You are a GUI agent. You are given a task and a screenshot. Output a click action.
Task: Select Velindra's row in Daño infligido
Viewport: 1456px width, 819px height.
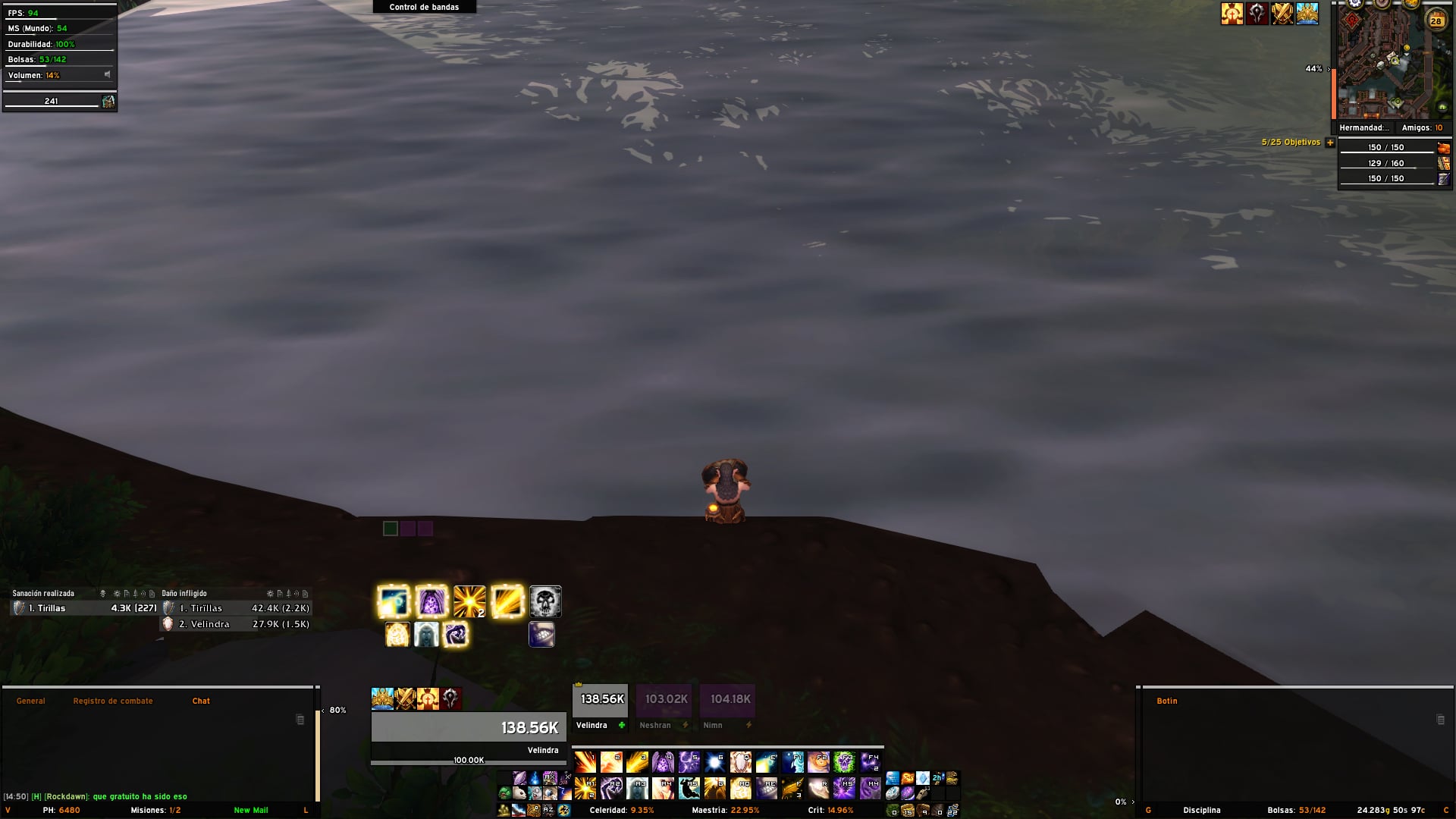[235, 624]
